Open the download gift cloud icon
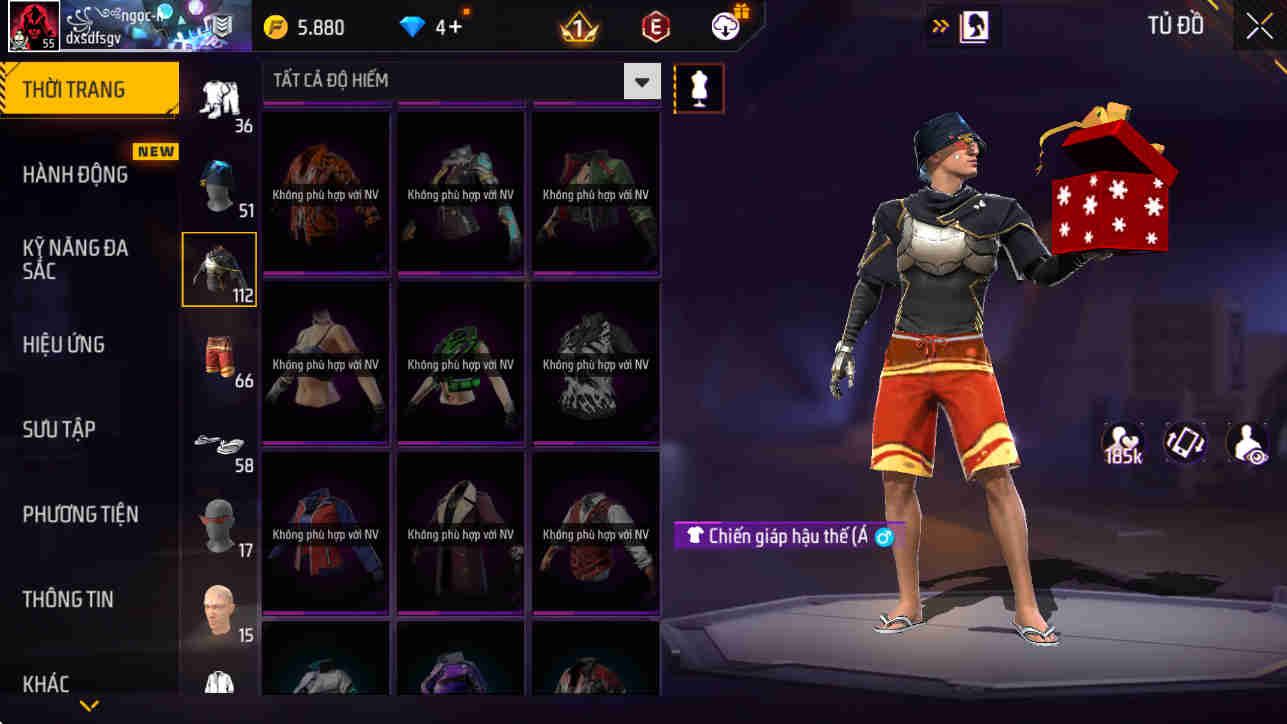This screenshot has height=724, width=1287. (x=723, y=26)
